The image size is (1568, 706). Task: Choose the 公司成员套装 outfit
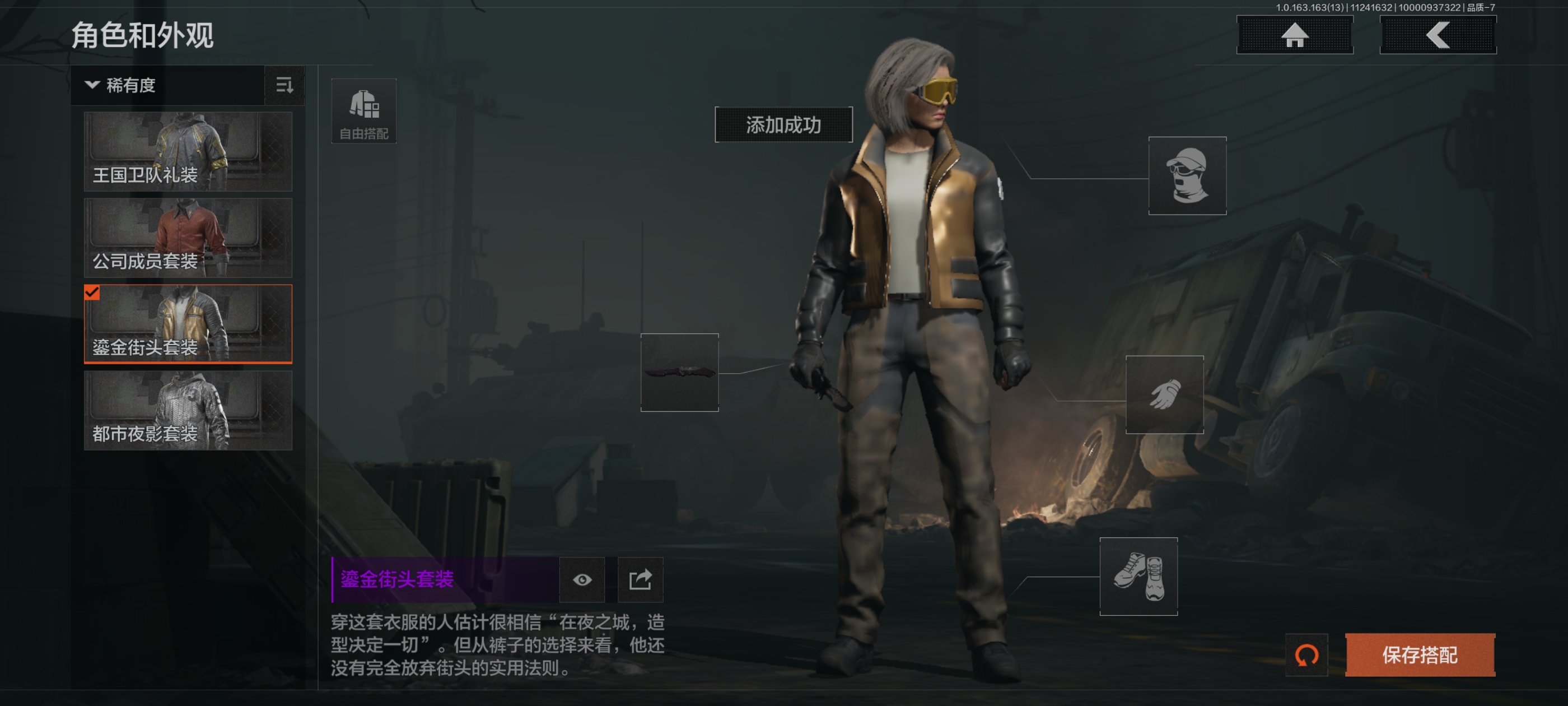coord(188,238)
